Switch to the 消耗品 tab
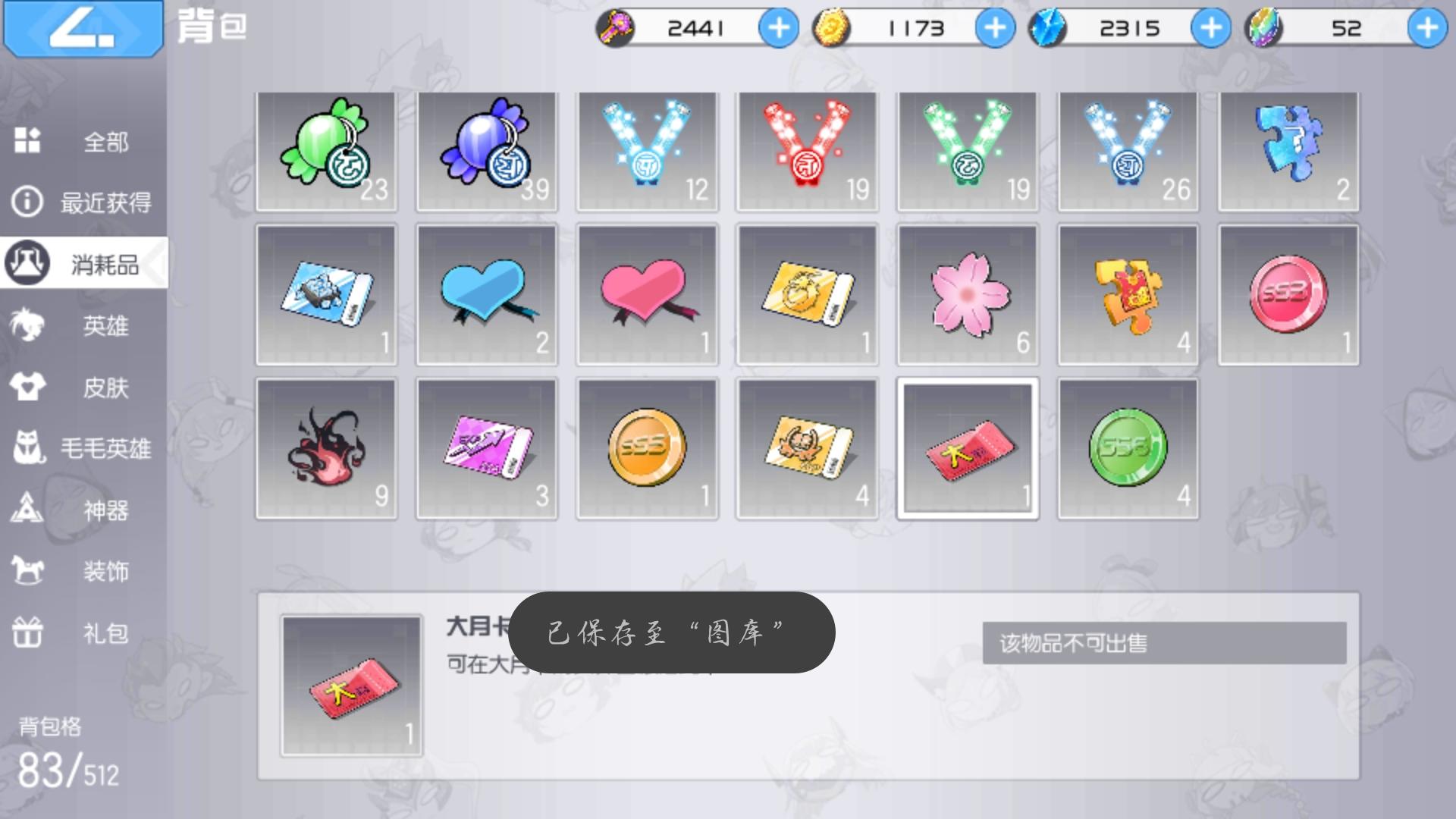Screen dimensions: 1456x819 [x=82, y=265]
